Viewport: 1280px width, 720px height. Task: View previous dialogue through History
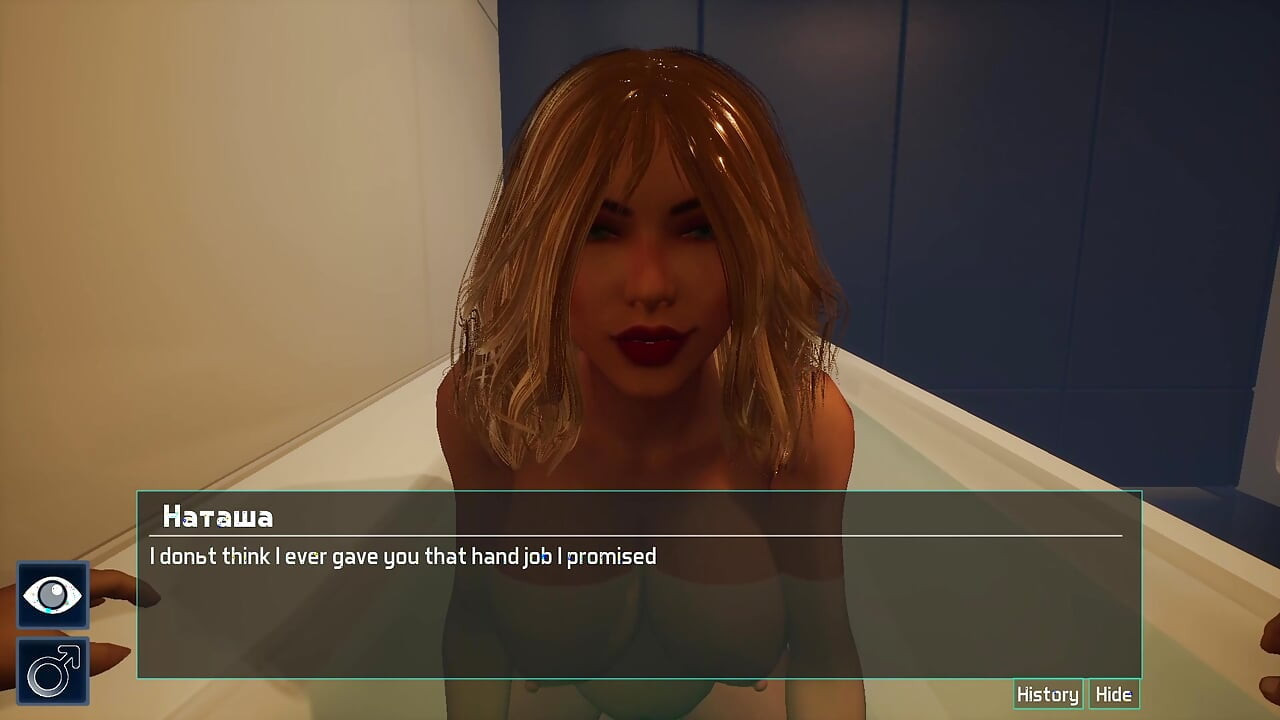click(1047, 693)
